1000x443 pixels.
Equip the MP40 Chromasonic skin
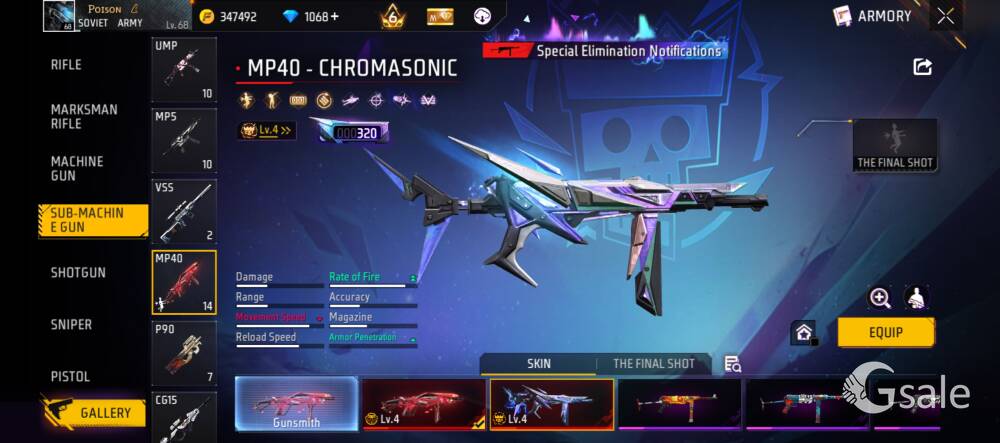(x=885, y=332)
